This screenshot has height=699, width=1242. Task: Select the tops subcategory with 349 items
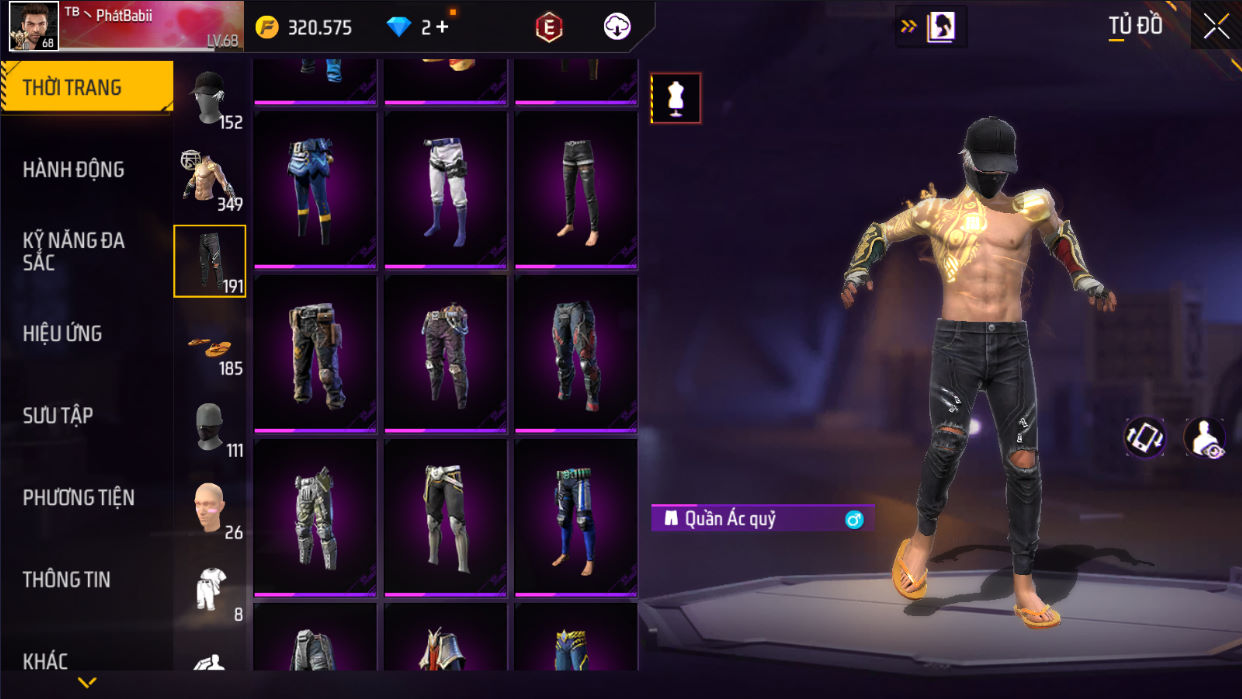[x=210, y=180]
